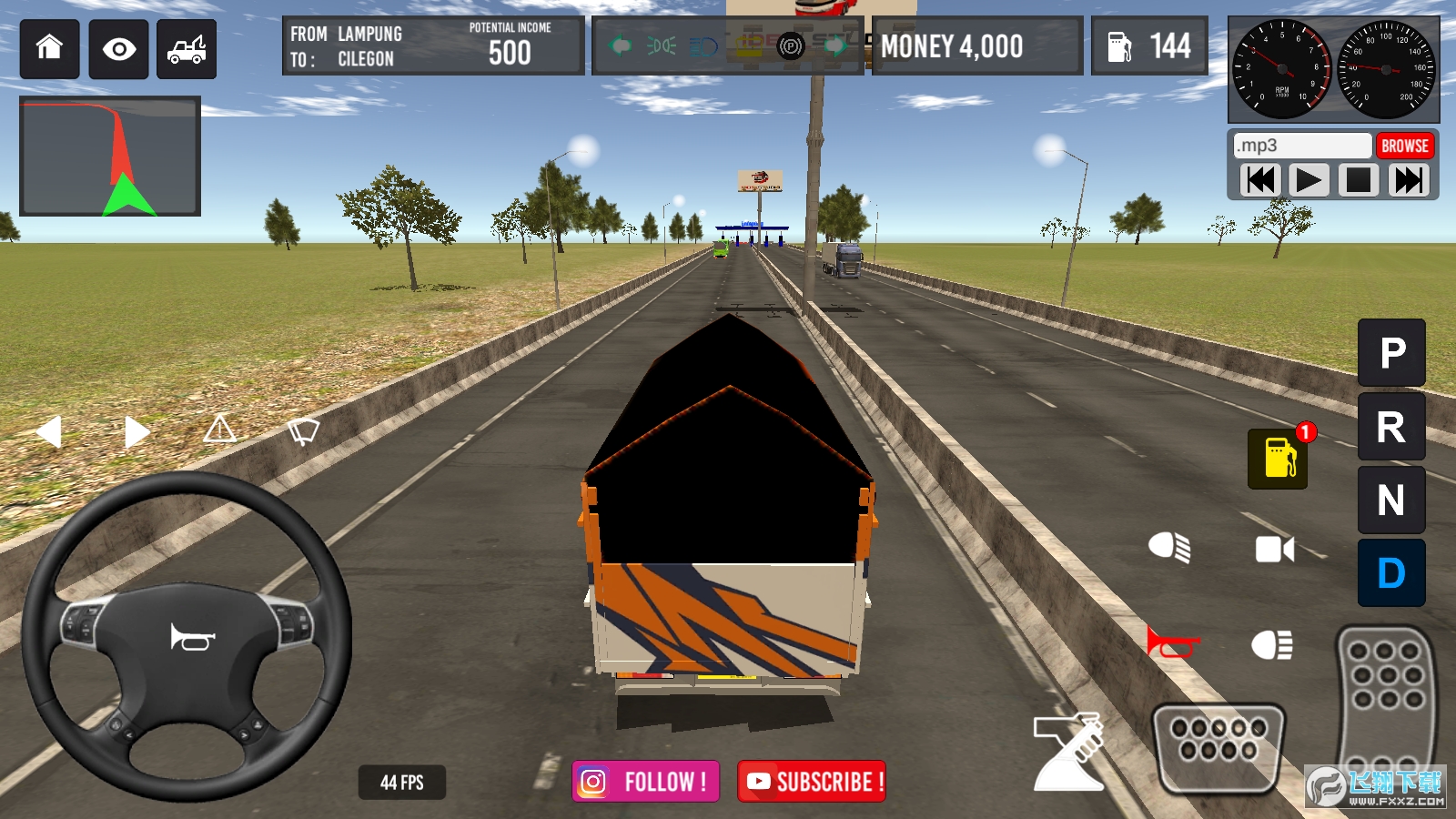The image size is (1456, 819).
Task: Click the SUBSCRIBE button
Action: click(811, 781)
